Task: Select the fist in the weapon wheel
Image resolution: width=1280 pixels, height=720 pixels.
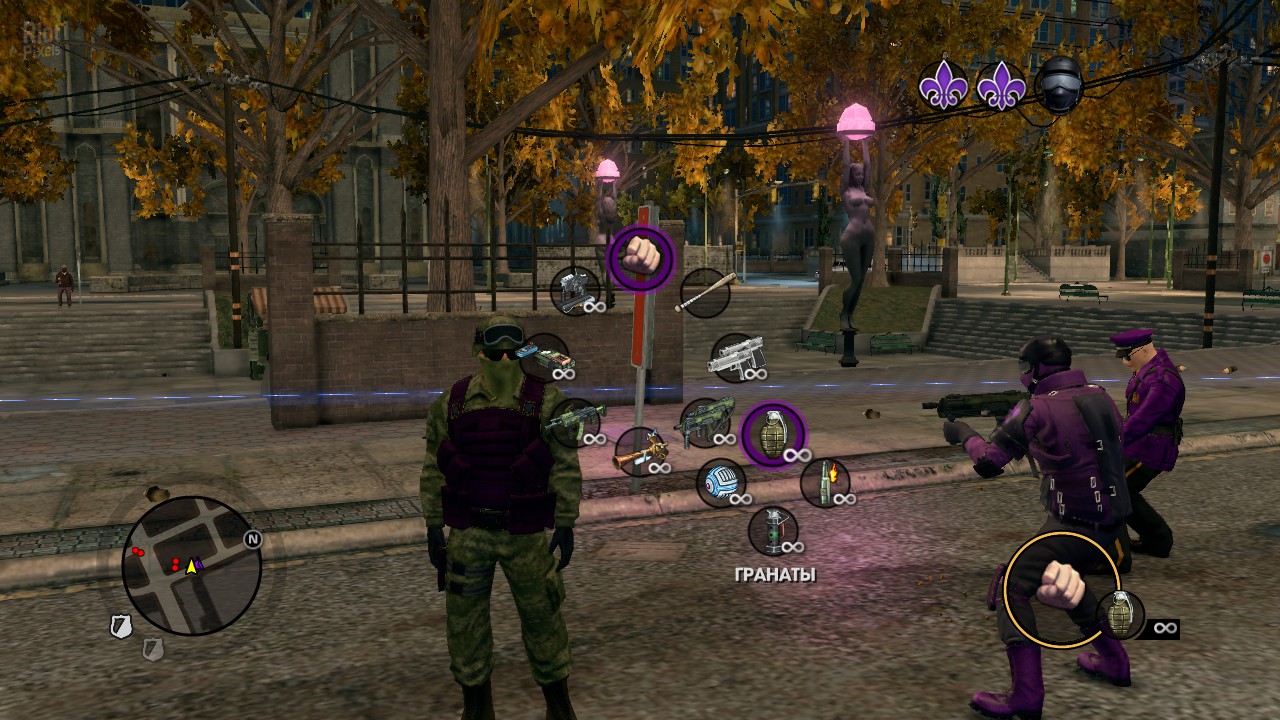Action: [641, 258]
